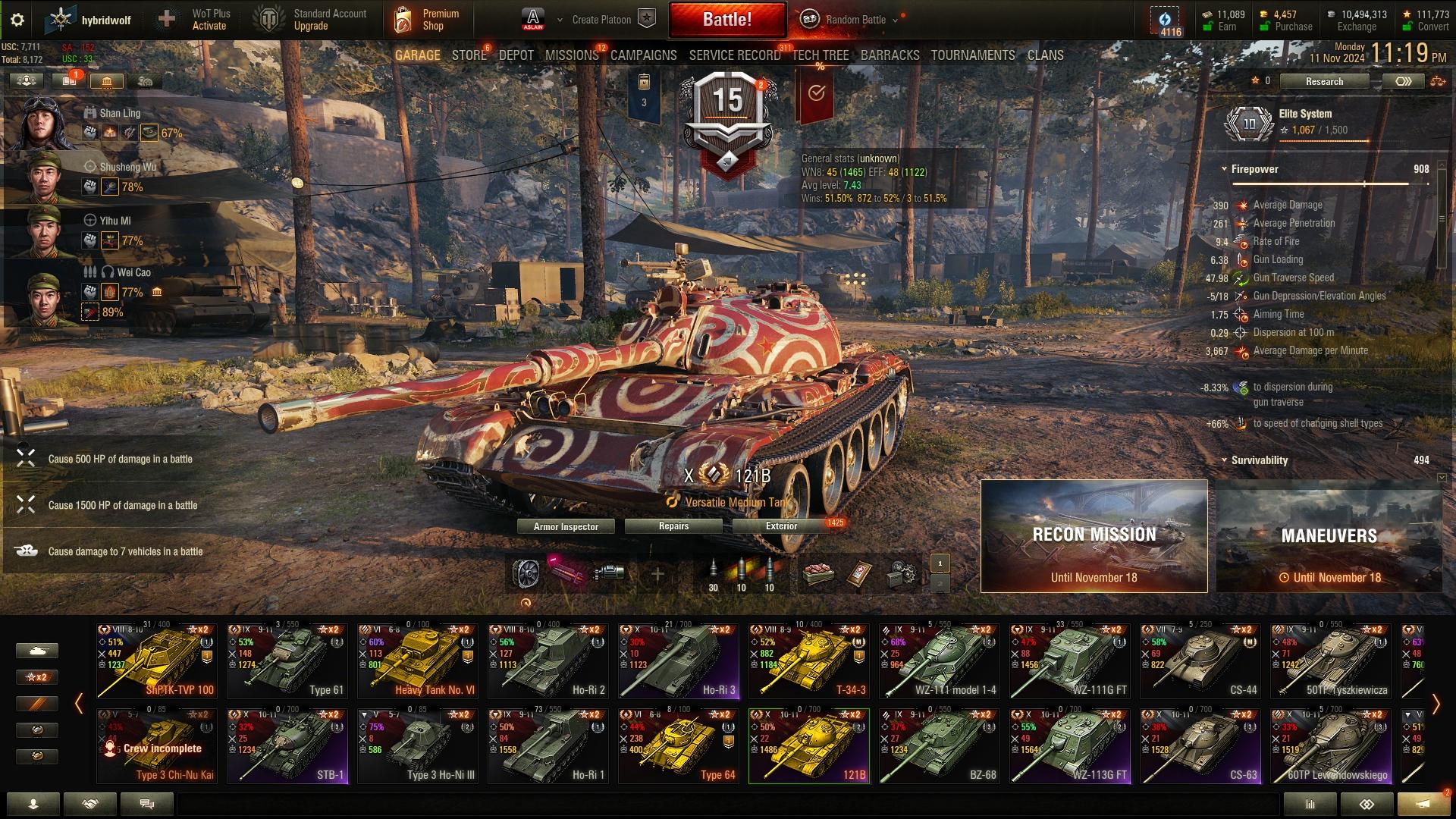Open the Repairs button
1456x819 pixels.
tap(673, 526)
